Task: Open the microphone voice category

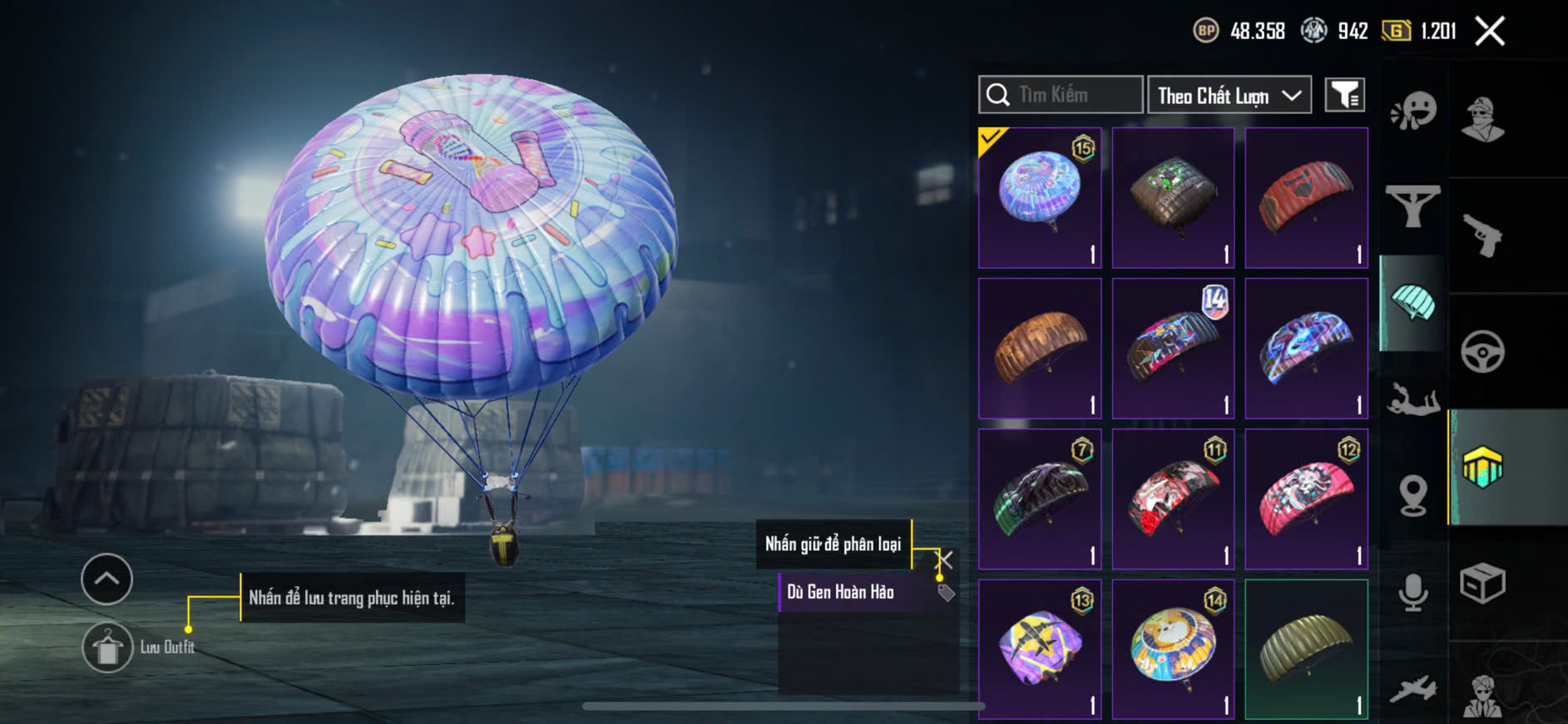Action: point(1412,593)
